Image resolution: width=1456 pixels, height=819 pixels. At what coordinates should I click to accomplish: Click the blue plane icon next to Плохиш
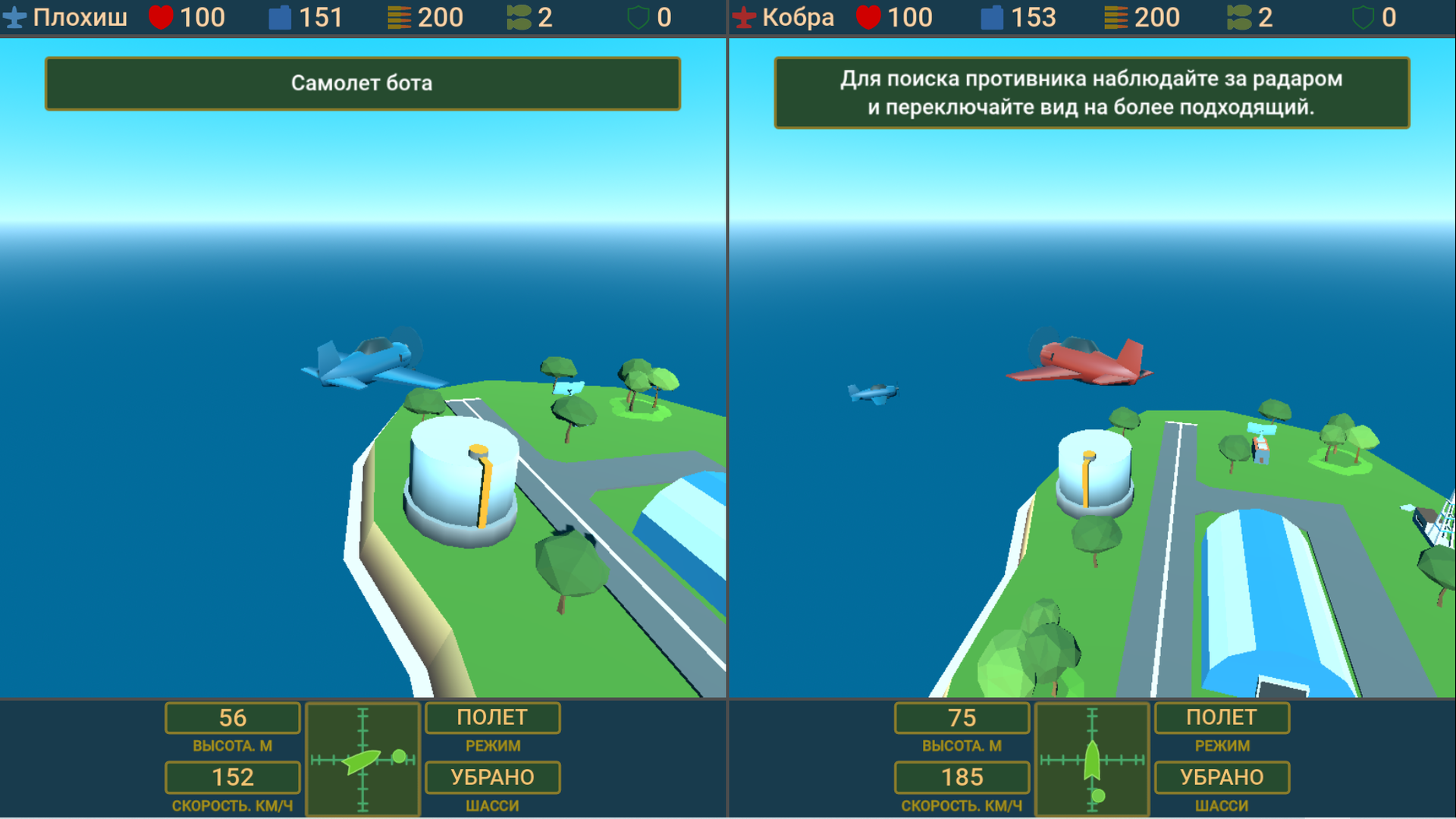(x=16, y=16)
